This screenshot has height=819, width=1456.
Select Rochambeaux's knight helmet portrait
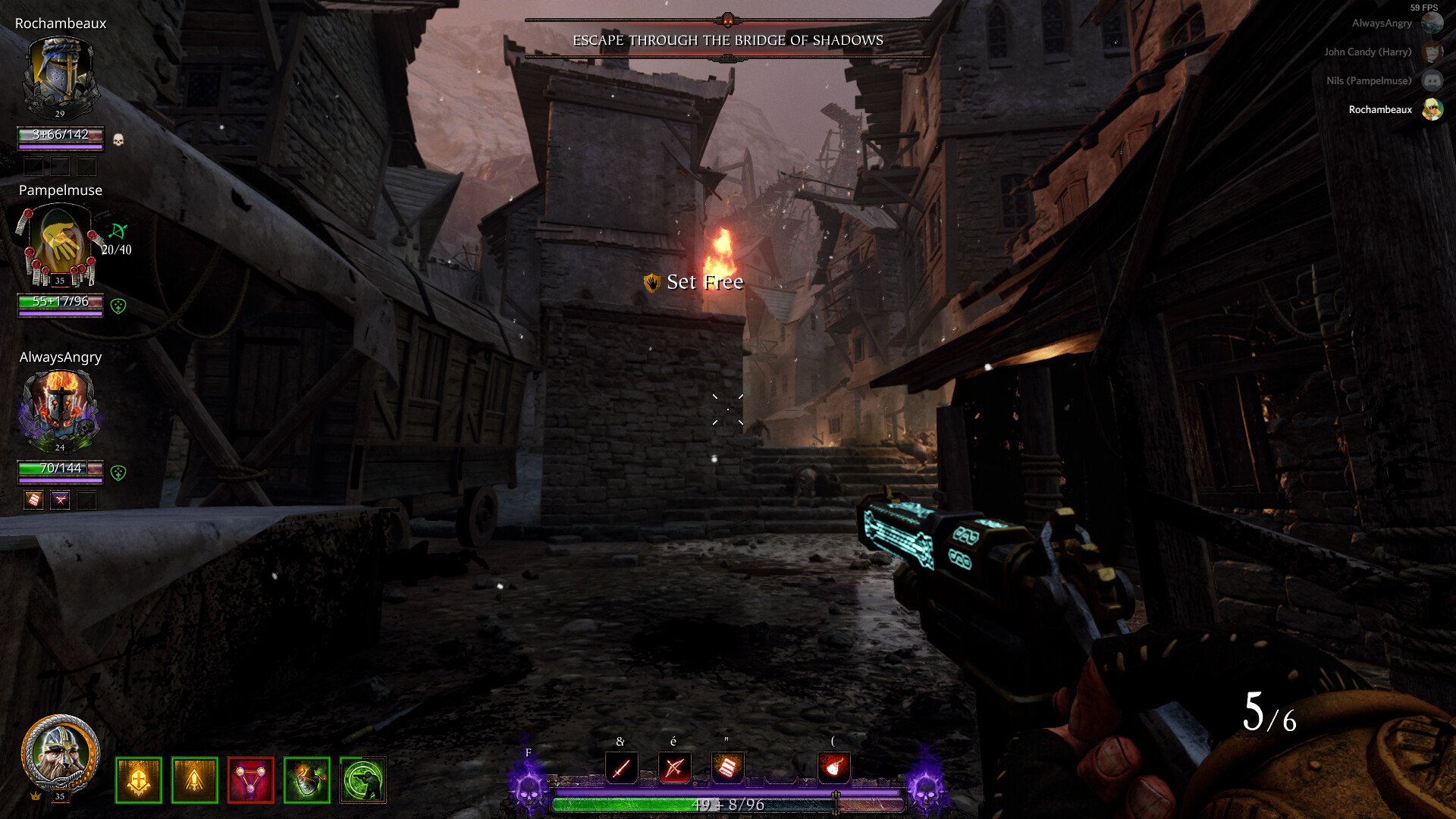(x=60, y=76)
